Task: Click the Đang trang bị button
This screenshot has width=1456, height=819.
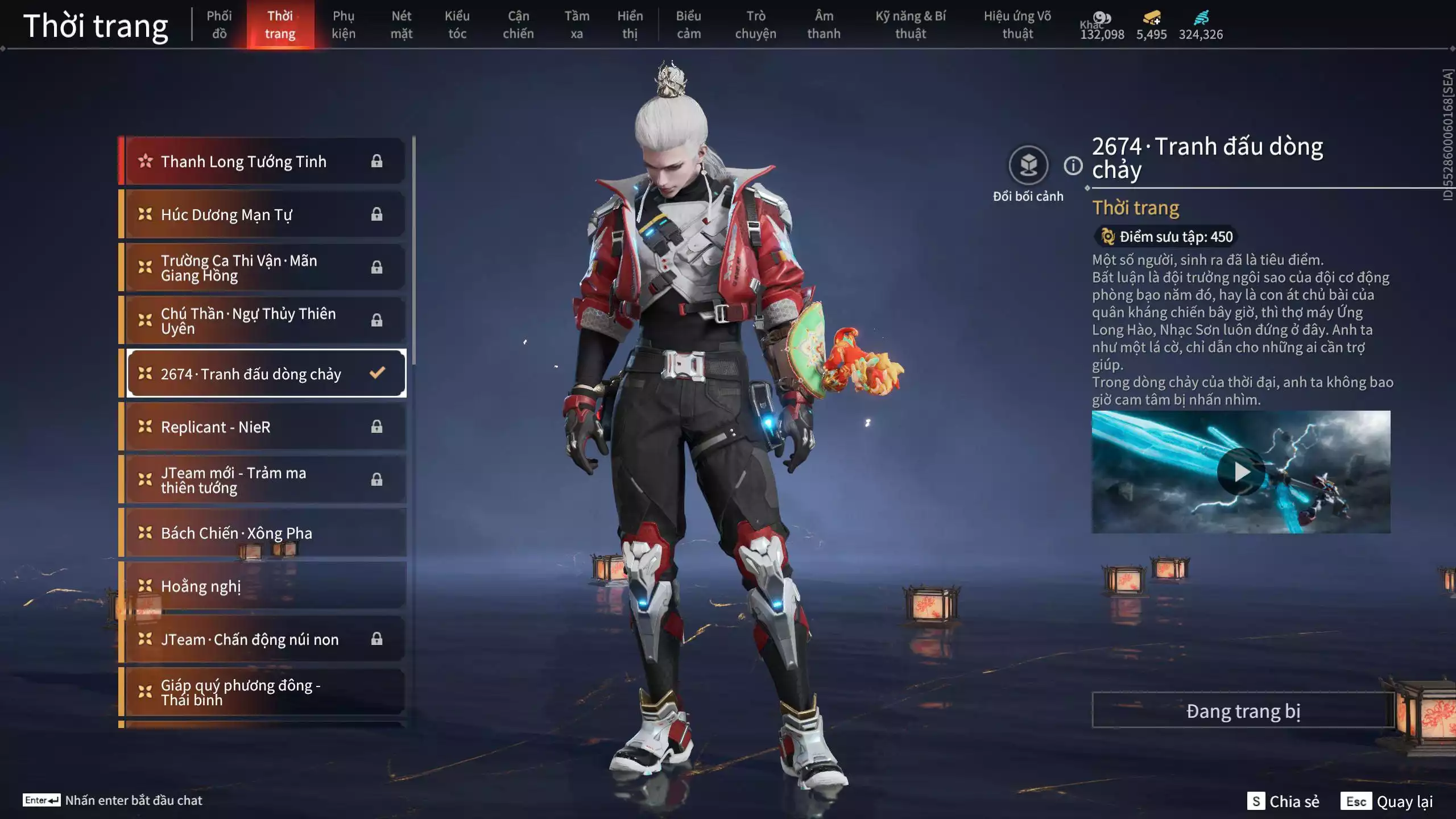Action: point(1243,711)
